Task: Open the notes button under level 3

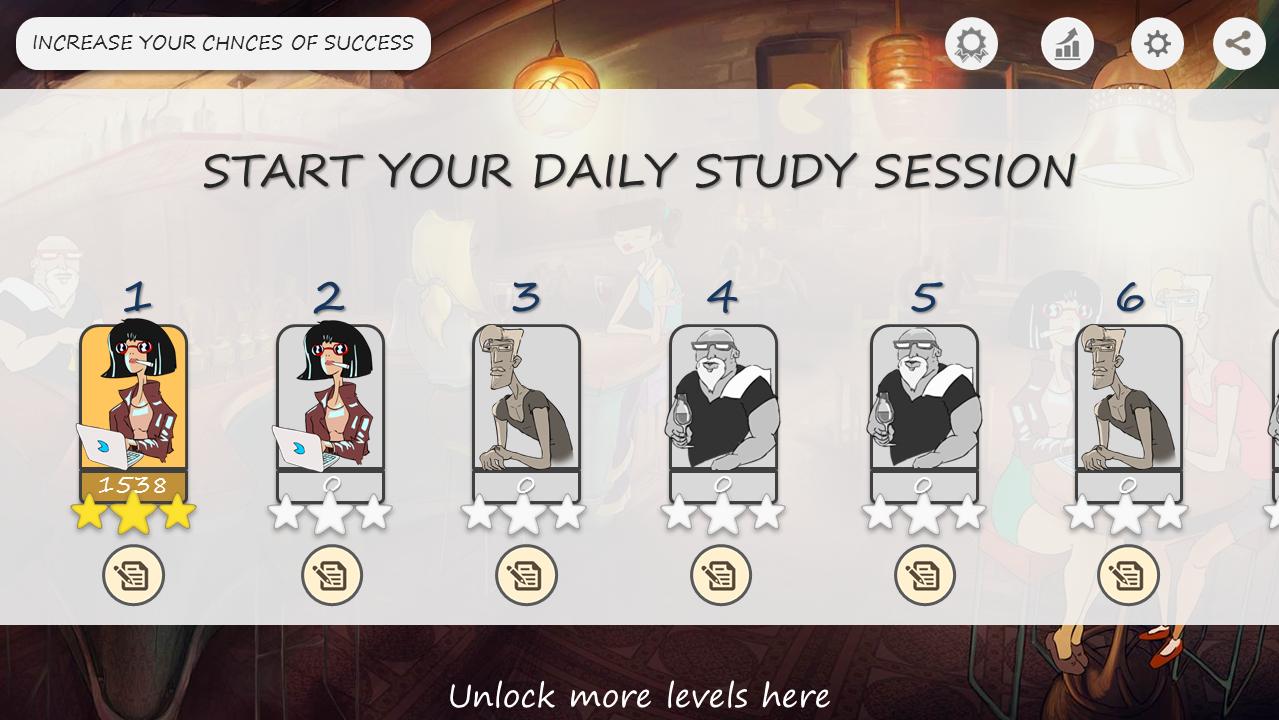Action: (x=526, y=575)
